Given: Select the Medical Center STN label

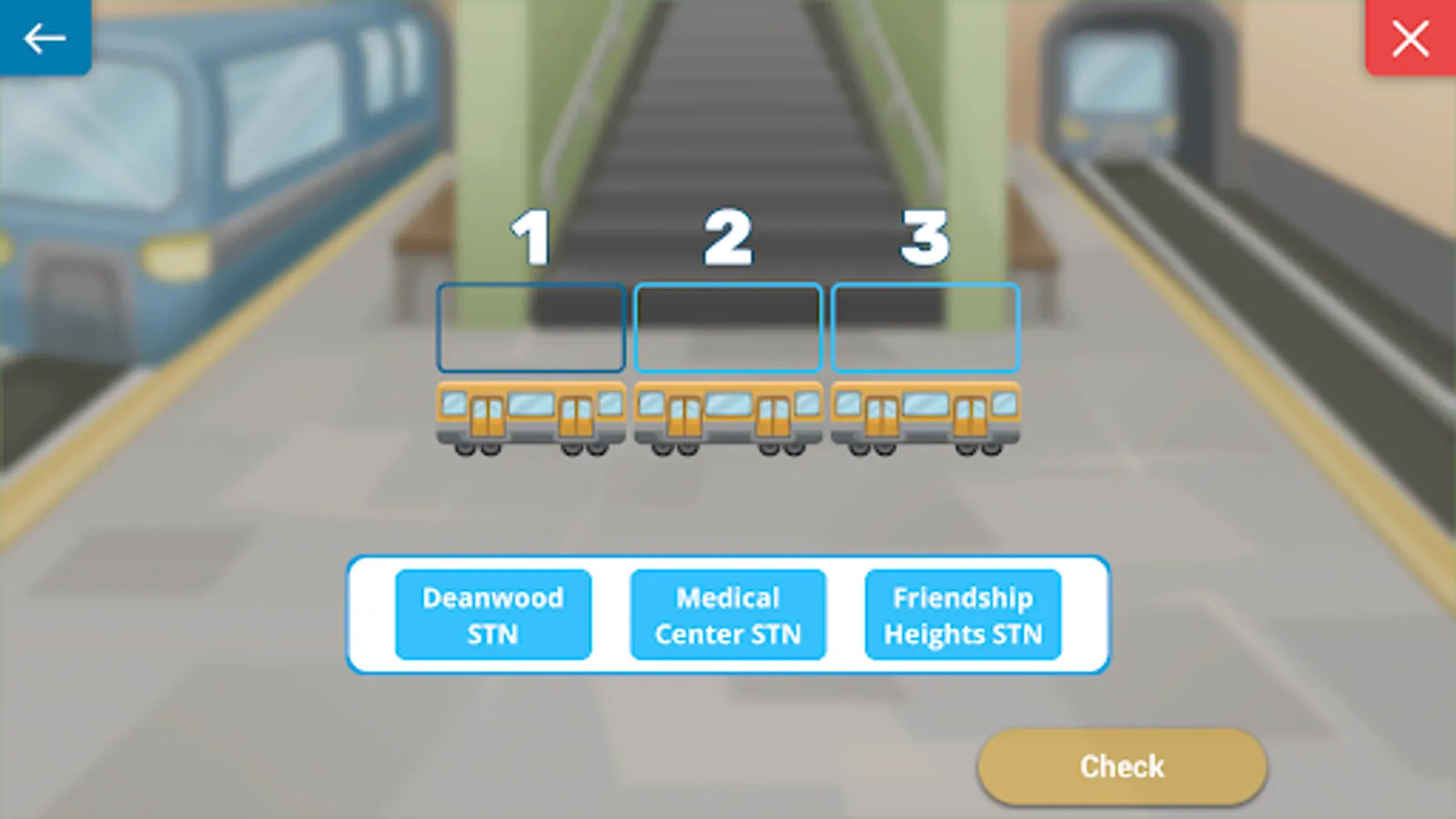Looking at the screenshot, I should [727, 614].
